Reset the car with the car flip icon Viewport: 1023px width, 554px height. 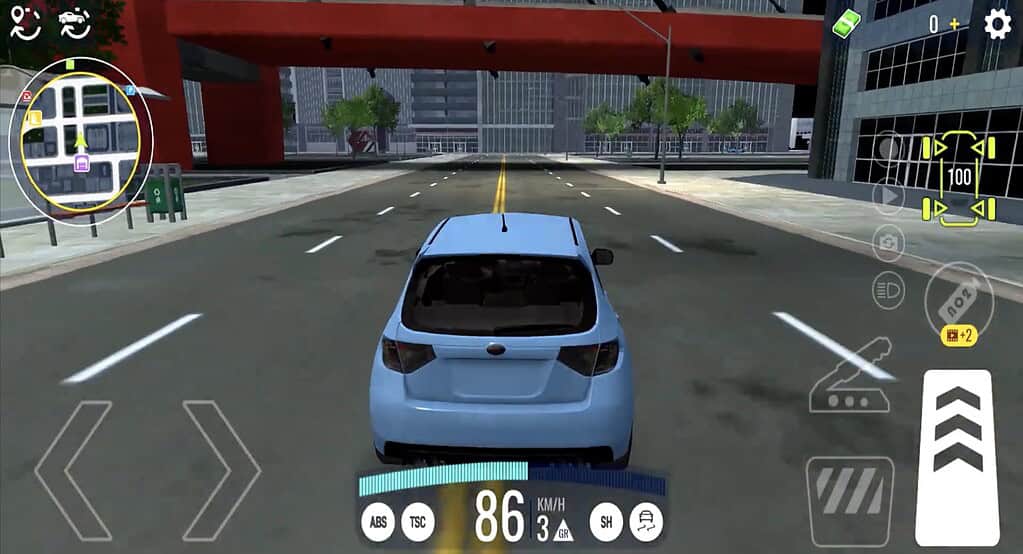(73, 23)
